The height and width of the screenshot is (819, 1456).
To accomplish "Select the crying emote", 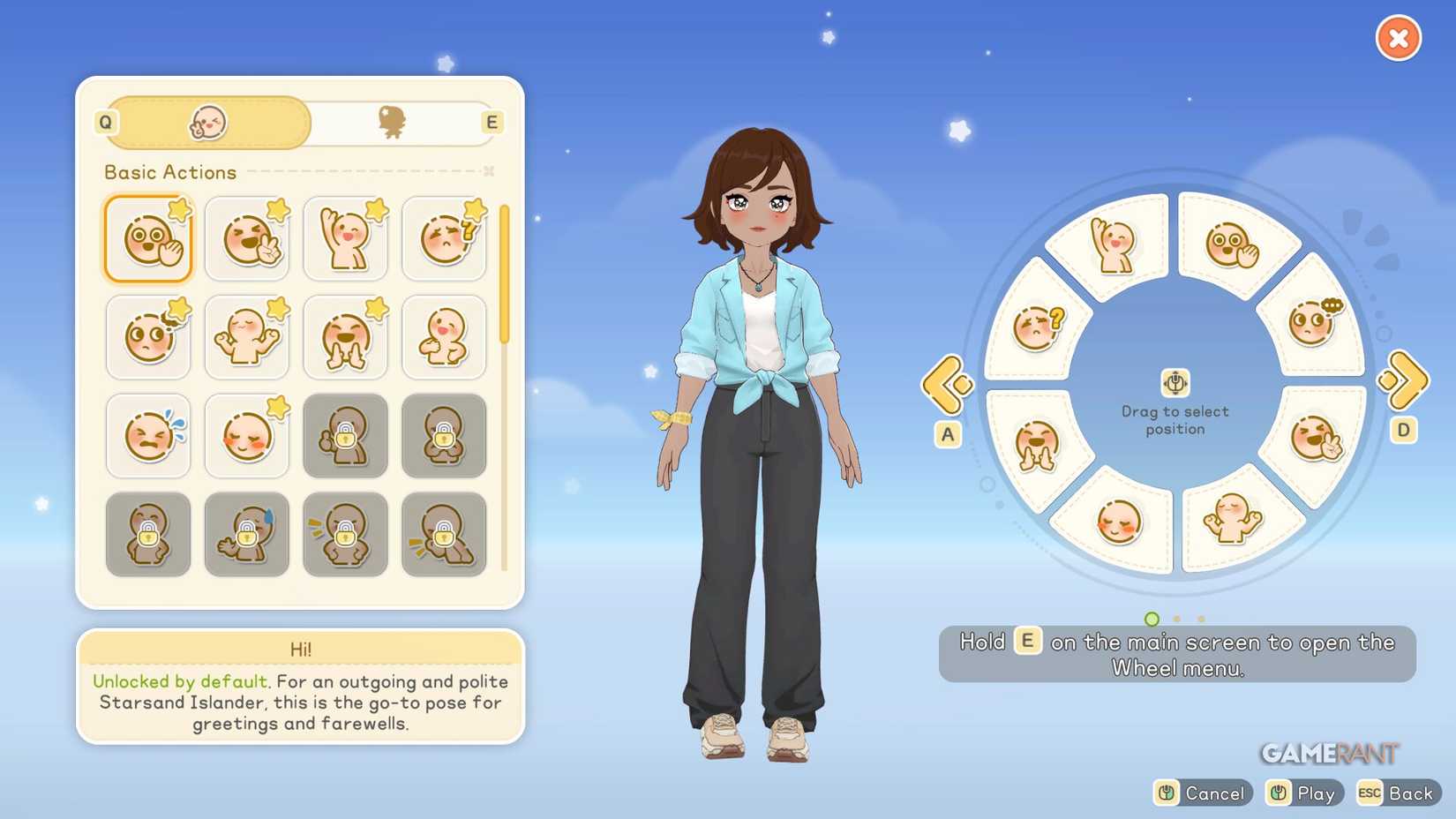I will click(x=148, y=436).
